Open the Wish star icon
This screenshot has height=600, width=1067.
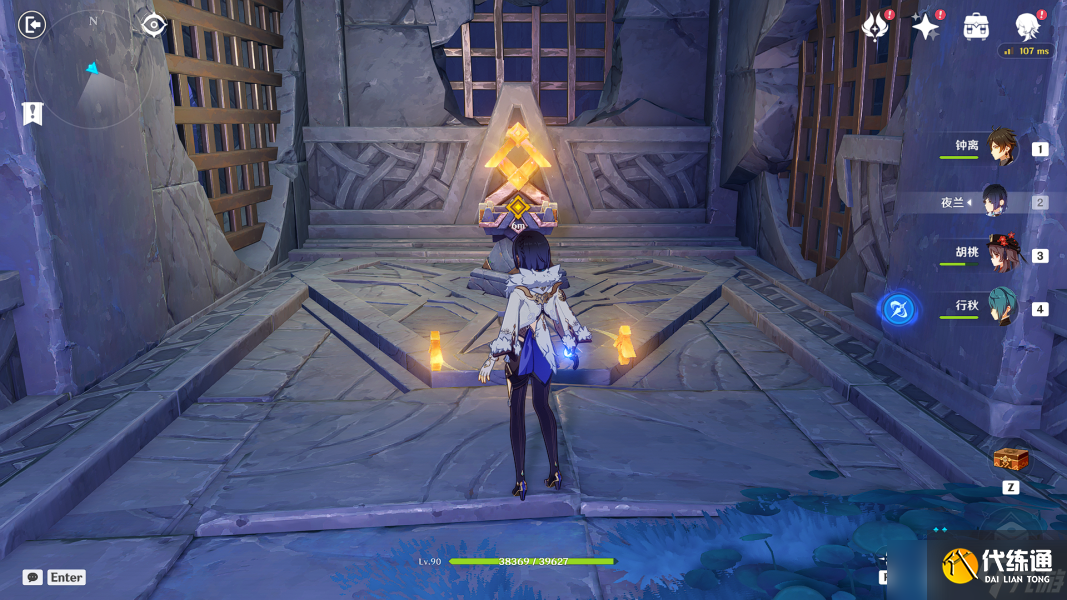(925, 27)
